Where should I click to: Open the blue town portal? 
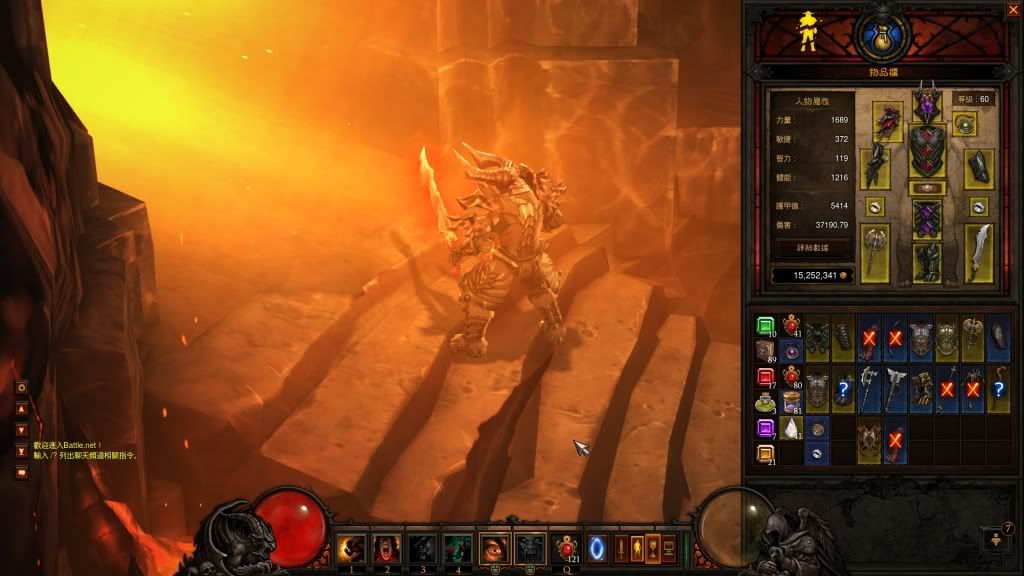point(599,547)
